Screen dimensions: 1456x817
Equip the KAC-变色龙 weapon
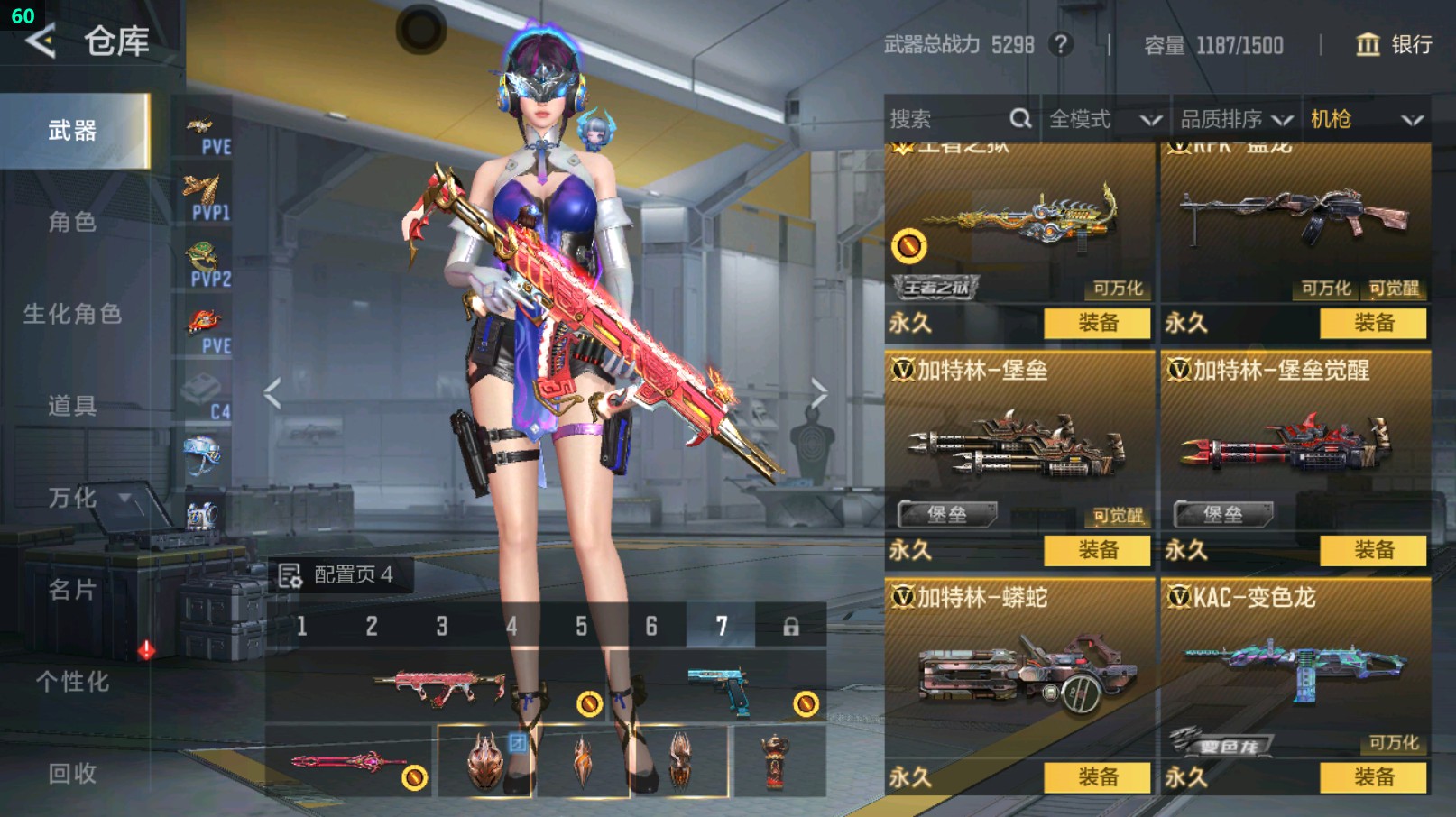pyautogui.click(x=1373, y=777)
